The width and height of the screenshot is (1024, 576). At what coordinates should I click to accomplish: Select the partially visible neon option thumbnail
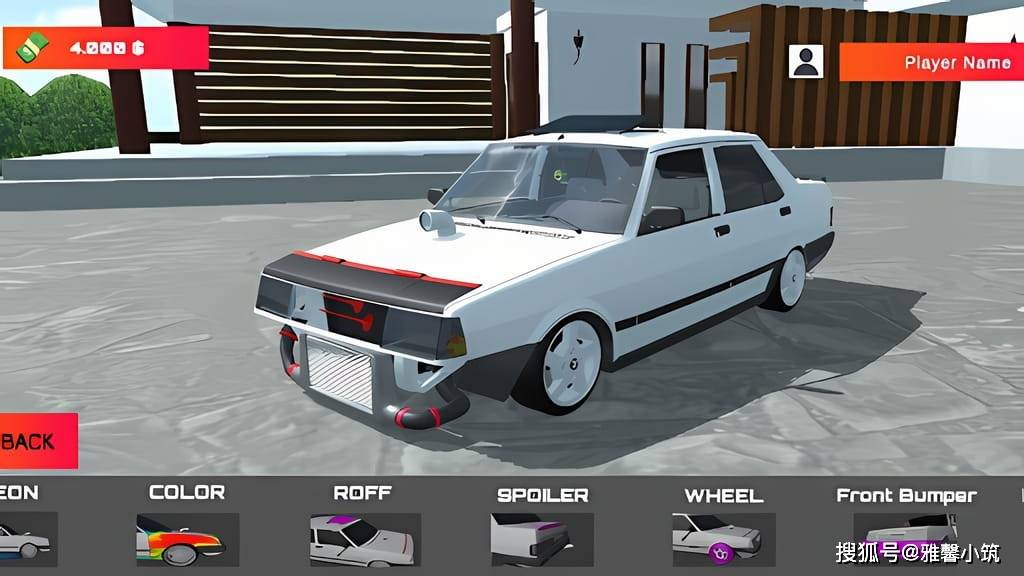coord(26,538)
